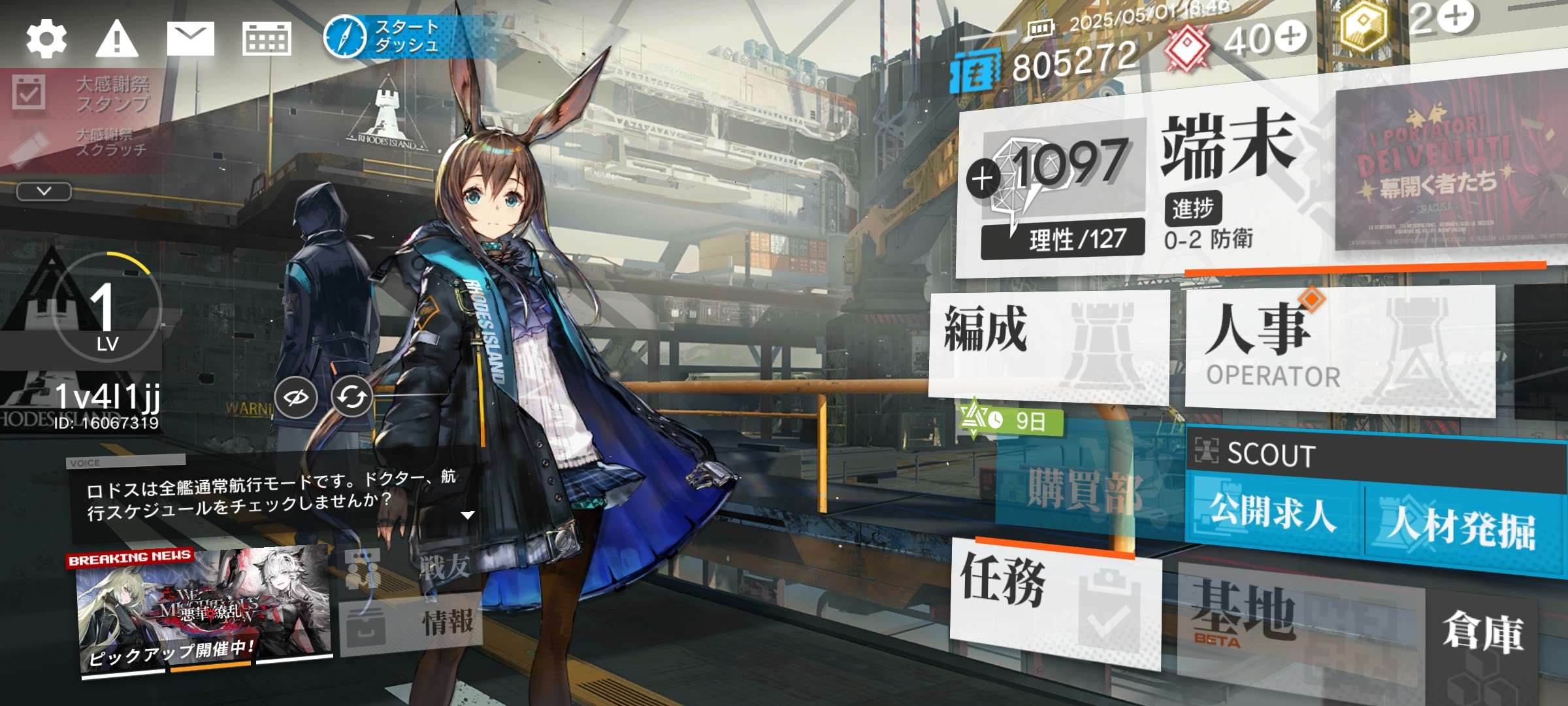The height and width of the screenshot is (706, 1568).
Task: Swap the assistant with the refresh icon
Action: tap(352, 397)
